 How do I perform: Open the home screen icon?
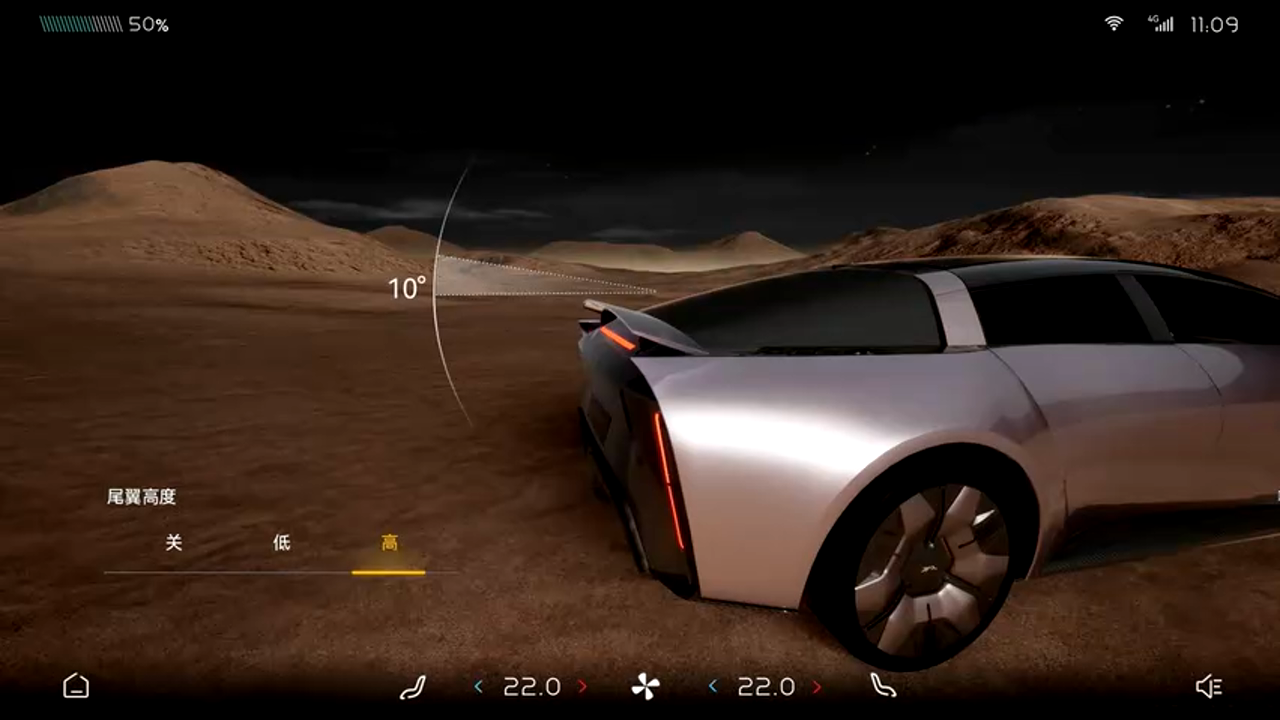(x=76, y=686)
